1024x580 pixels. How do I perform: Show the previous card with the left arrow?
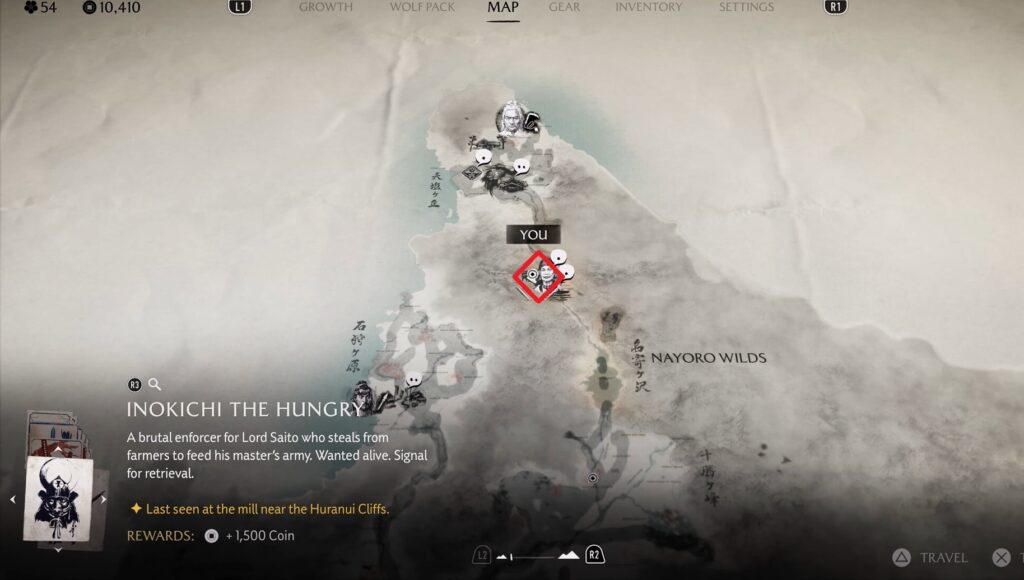(x=13, y=499)
